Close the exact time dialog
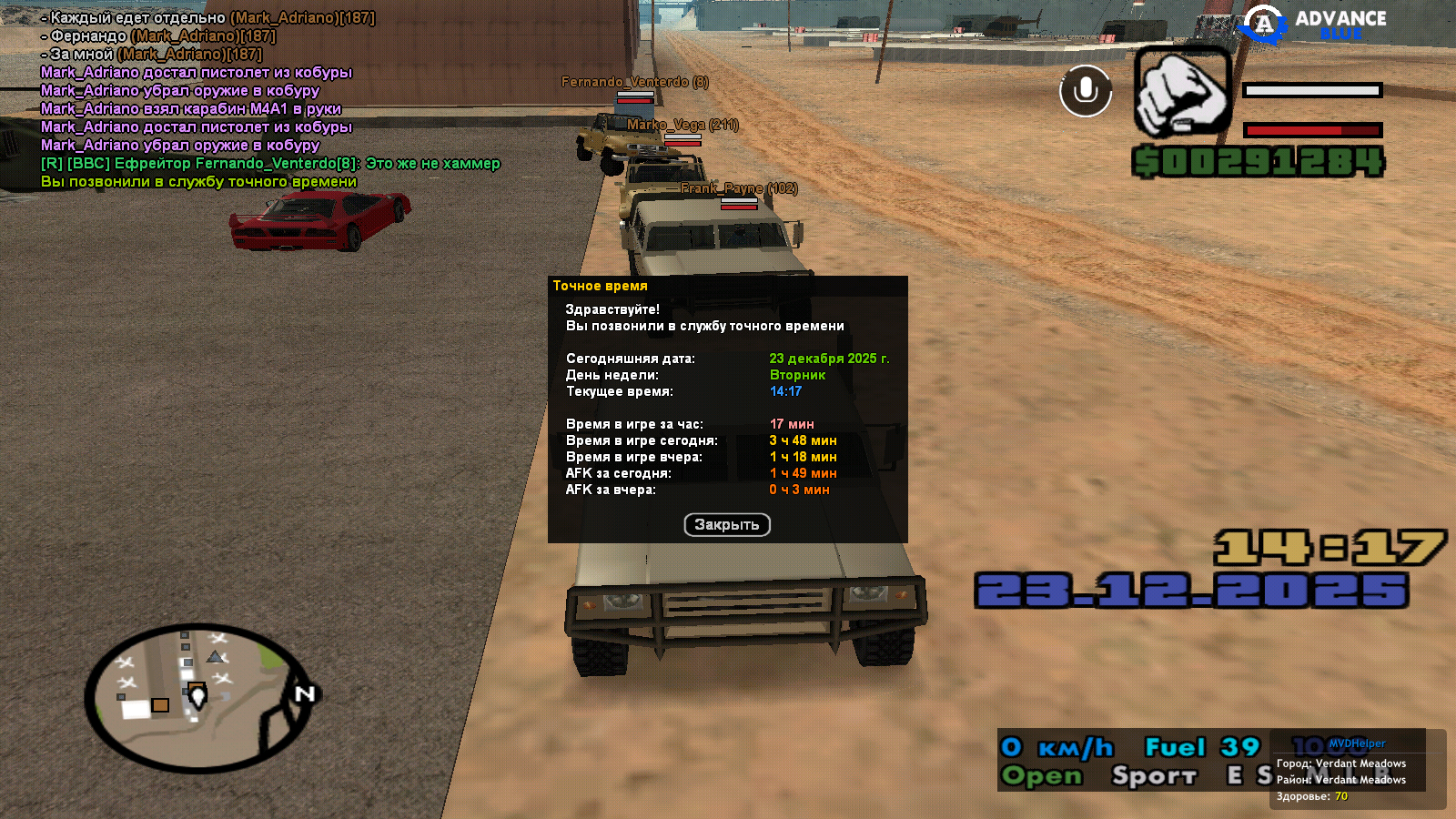This screenshot has width=1456, height=819. coord(726,525)
